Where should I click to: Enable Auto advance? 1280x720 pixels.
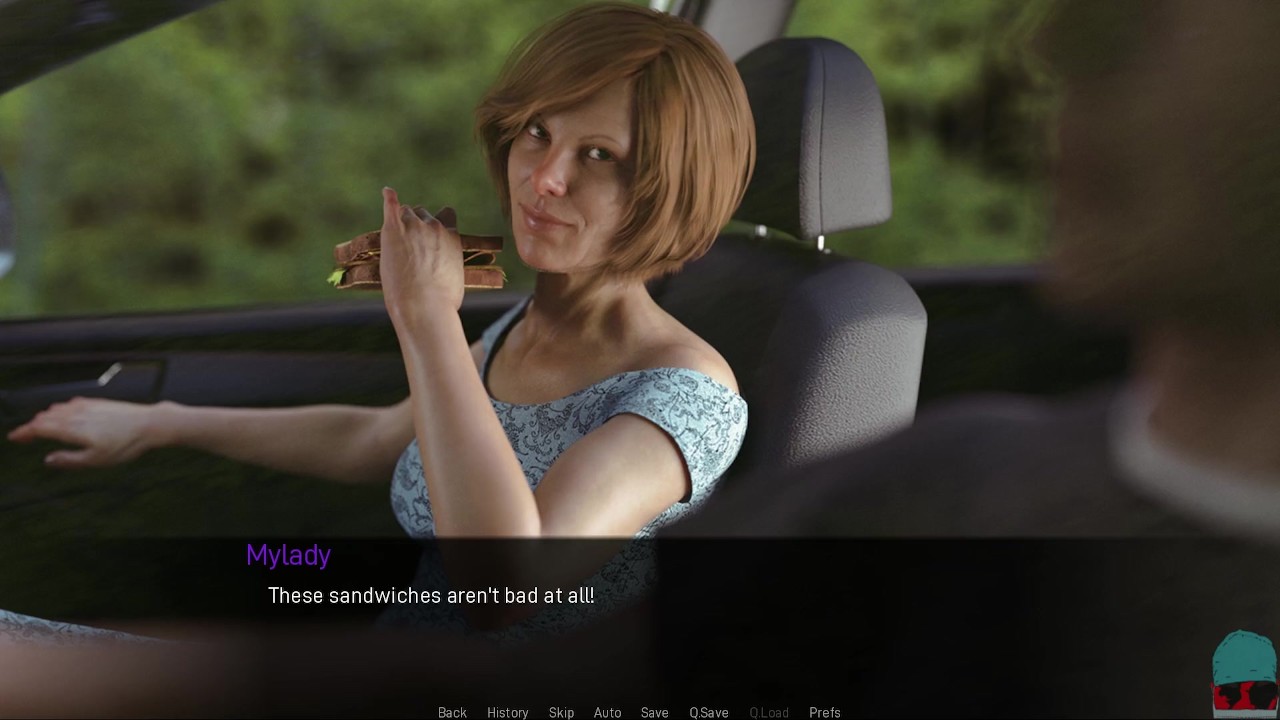pos(607,712)
